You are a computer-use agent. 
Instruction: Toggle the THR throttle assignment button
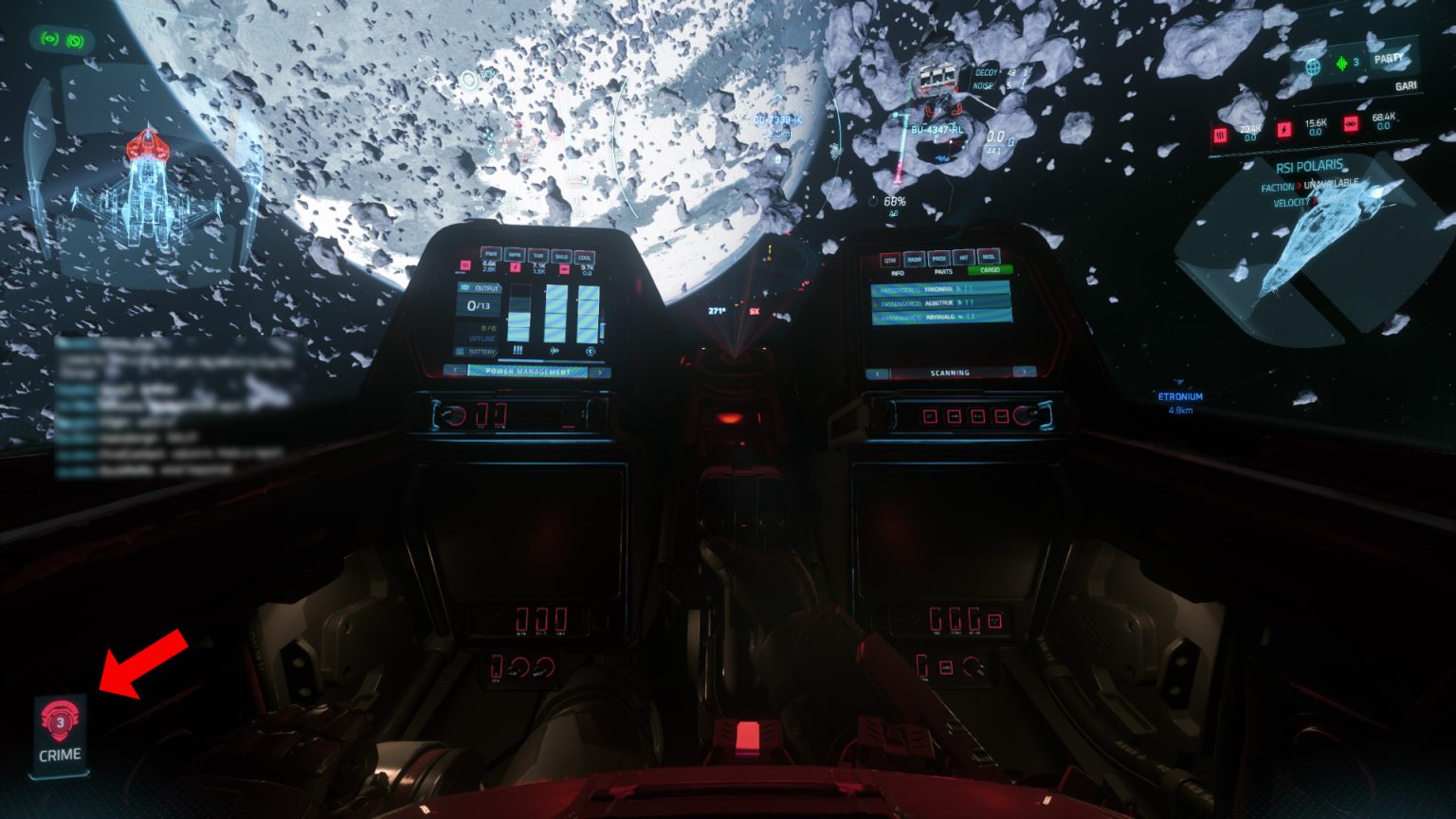(x=538, y=256)
